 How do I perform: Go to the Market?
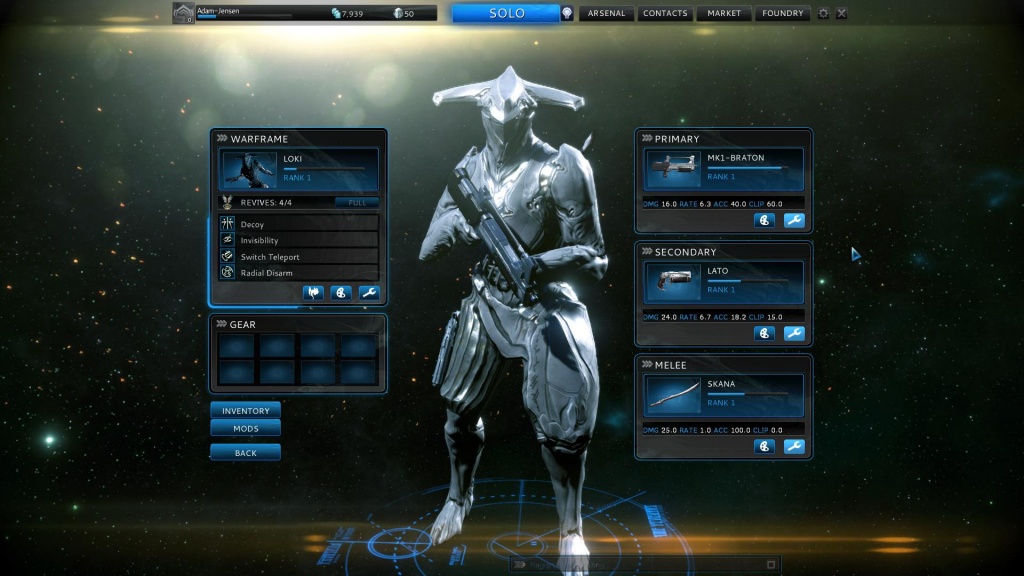724,13
